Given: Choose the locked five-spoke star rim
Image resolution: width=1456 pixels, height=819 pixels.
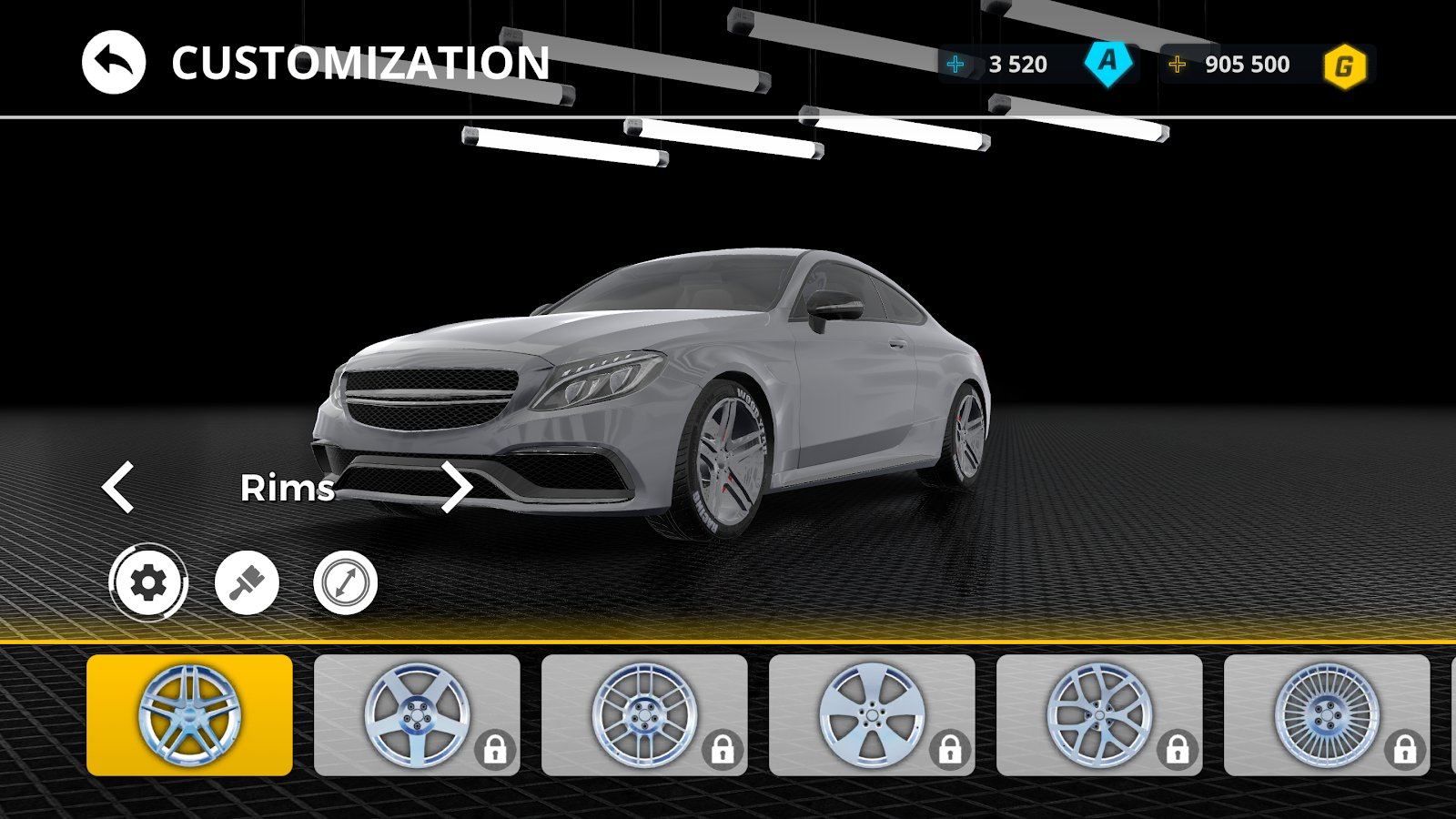Looking at the screenshot, I should (417, 715).
